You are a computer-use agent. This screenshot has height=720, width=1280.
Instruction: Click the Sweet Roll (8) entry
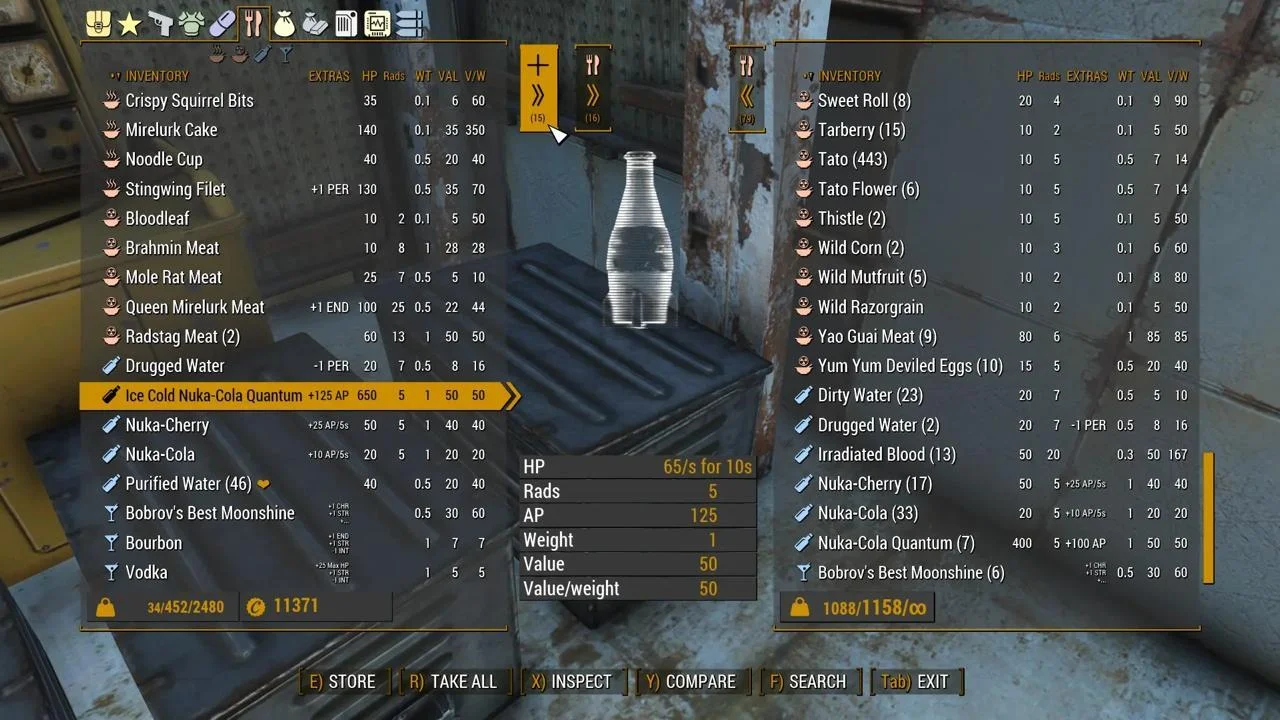tap(864, 101)
